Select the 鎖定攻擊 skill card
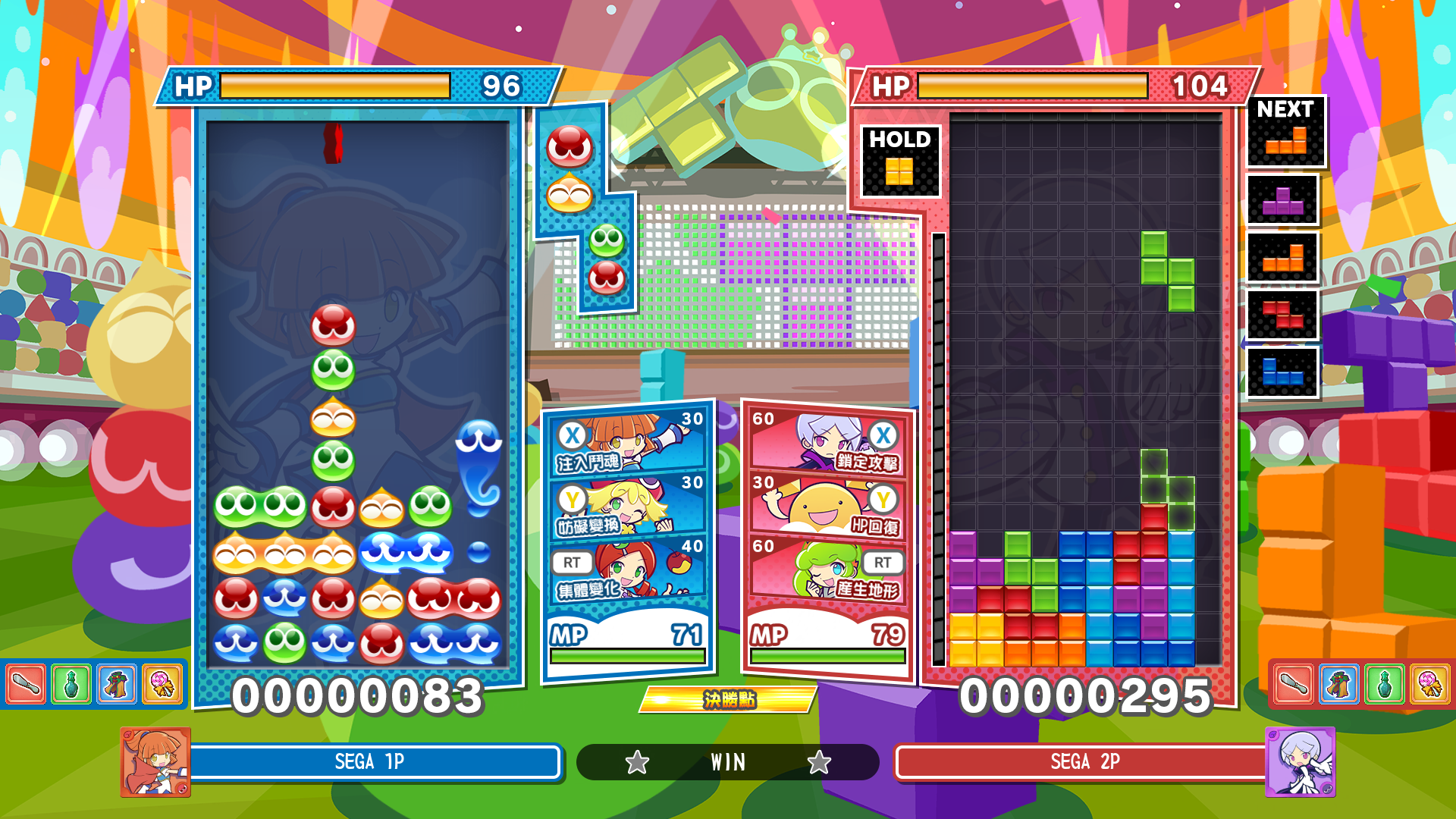Screen dimensions: 1456x819 (x=828, y=442)
